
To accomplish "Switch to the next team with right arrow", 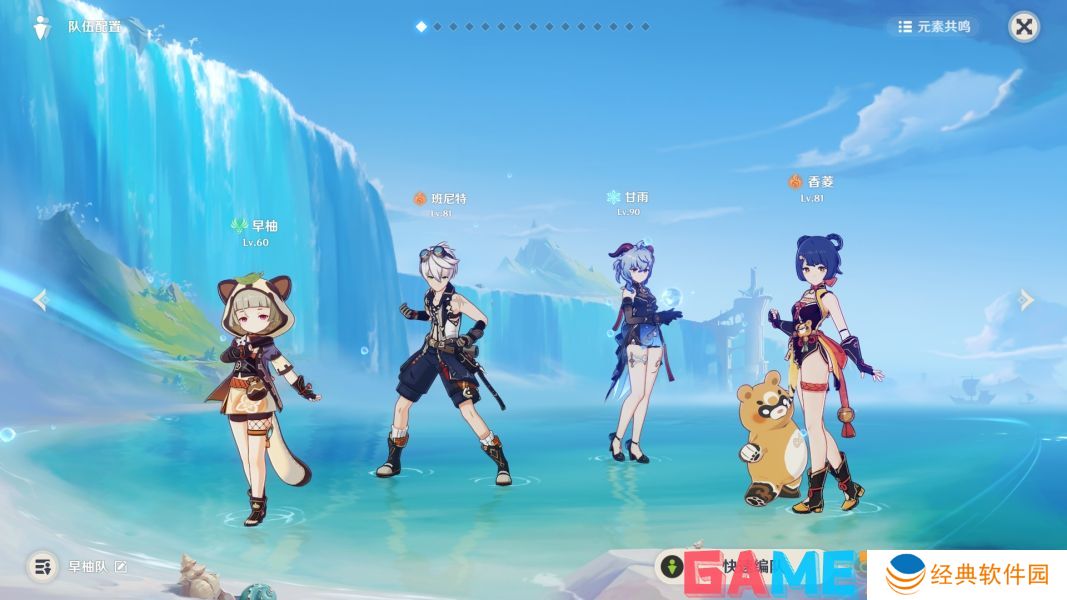I will coord(1026,299).
